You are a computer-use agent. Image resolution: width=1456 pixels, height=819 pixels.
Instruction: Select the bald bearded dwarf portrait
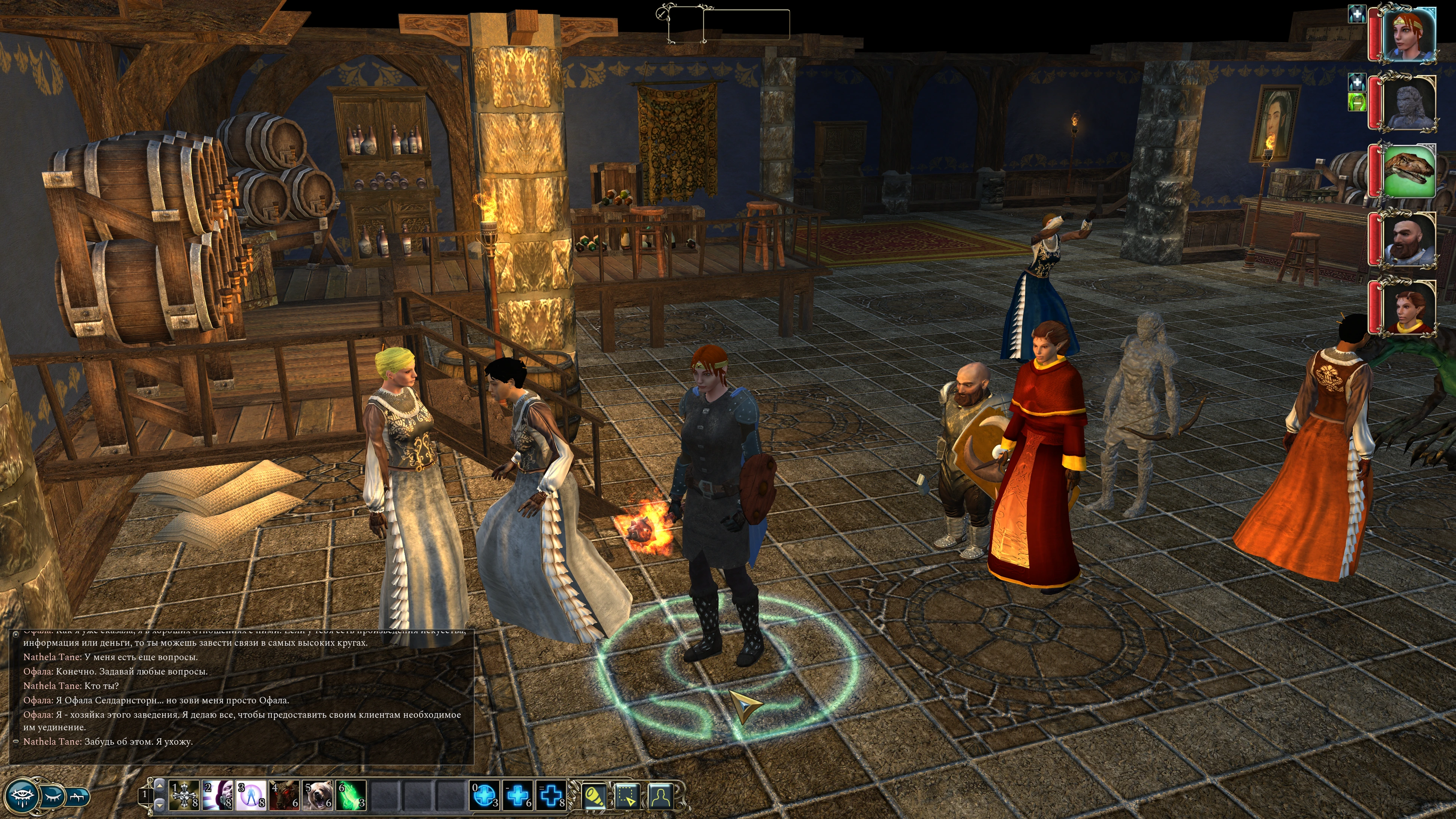pyautogui.click(x=1408, y=240)
